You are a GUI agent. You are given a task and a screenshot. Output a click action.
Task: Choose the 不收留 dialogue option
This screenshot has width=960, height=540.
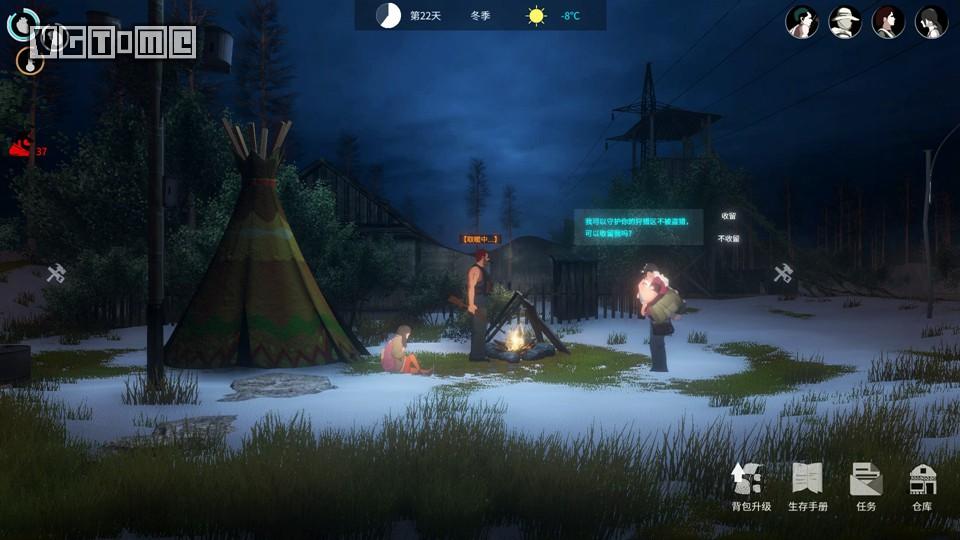[x=728, y=239]
